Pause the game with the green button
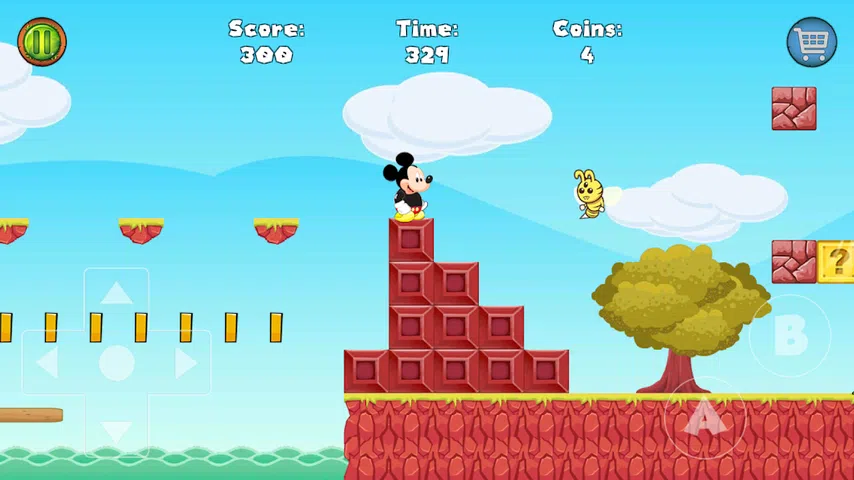 point(42,42)
